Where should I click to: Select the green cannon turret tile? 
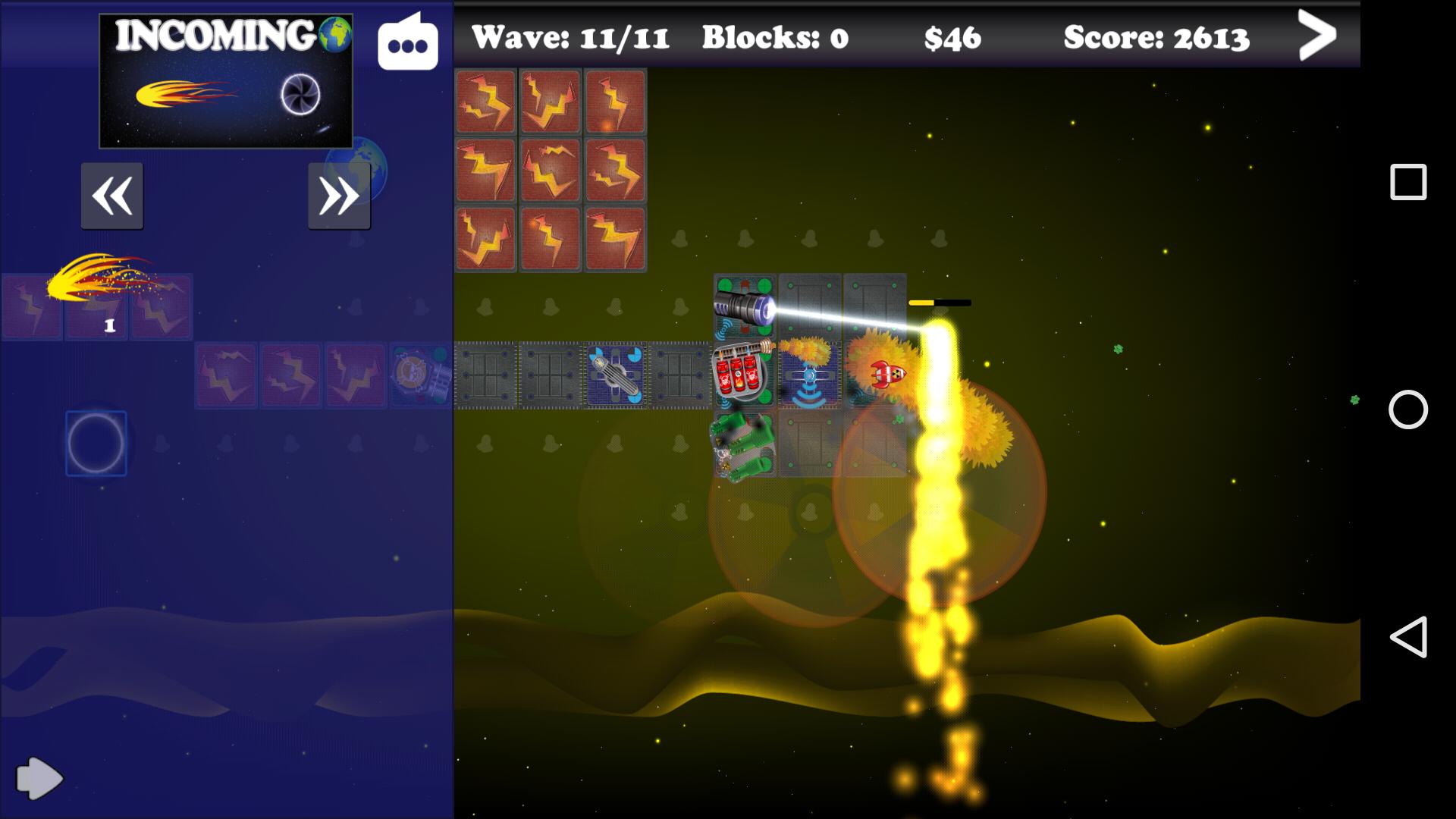pyautogui.click(x=743, y=445)
